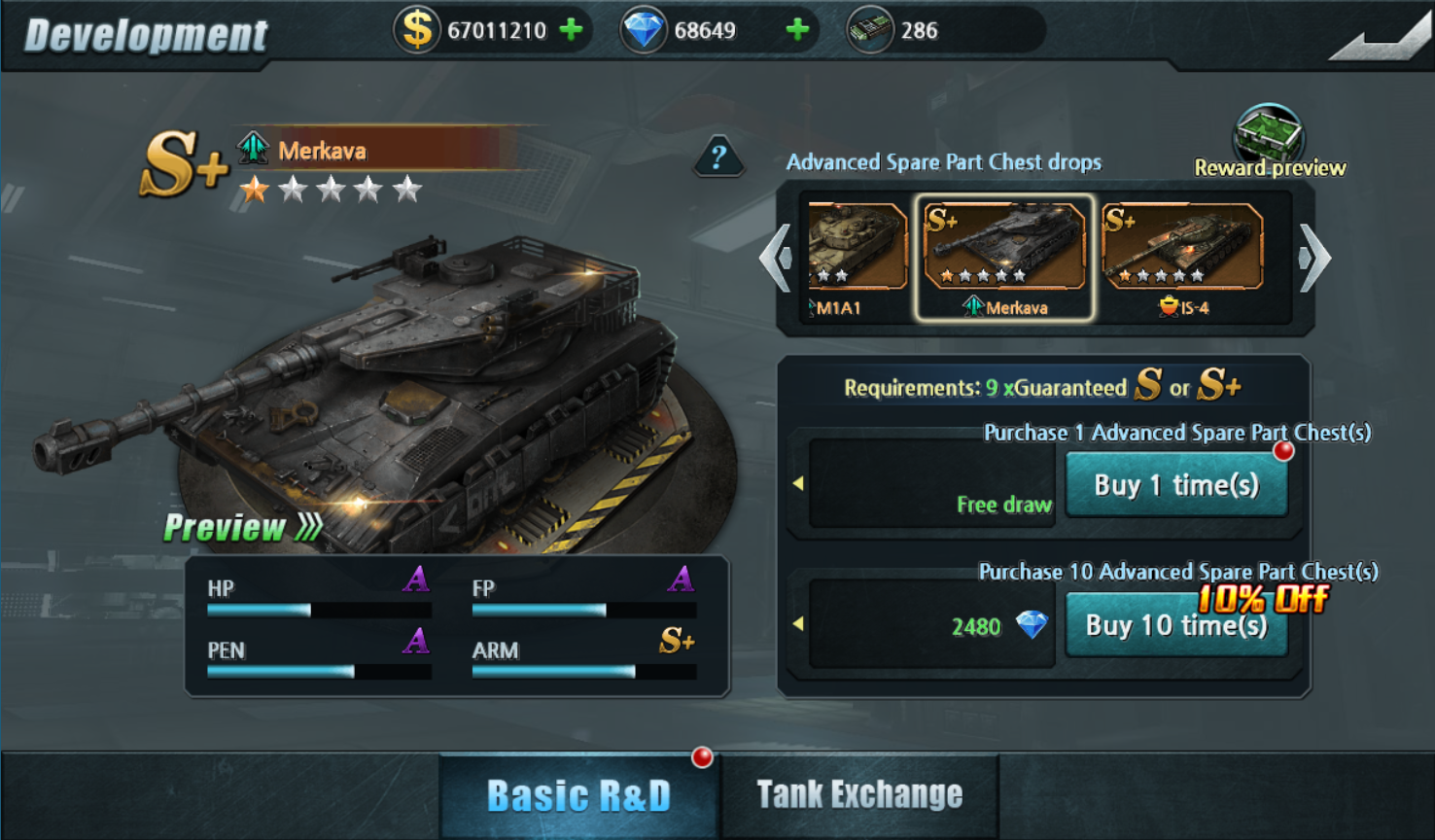Buy 1 Advanced Spare Part Chest

point(1176,485)
